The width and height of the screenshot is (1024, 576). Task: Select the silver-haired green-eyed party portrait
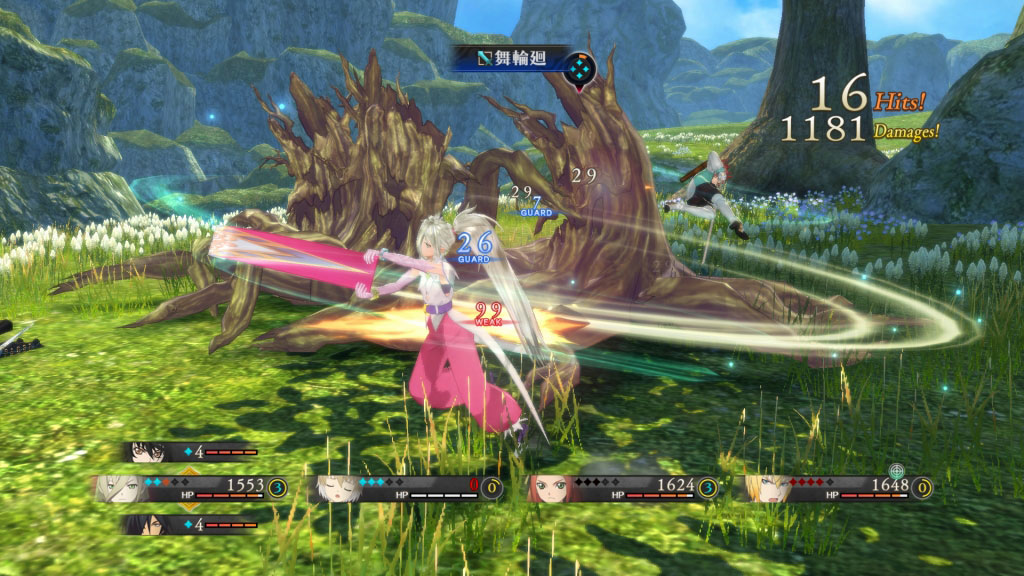click(x=120, y=488)
